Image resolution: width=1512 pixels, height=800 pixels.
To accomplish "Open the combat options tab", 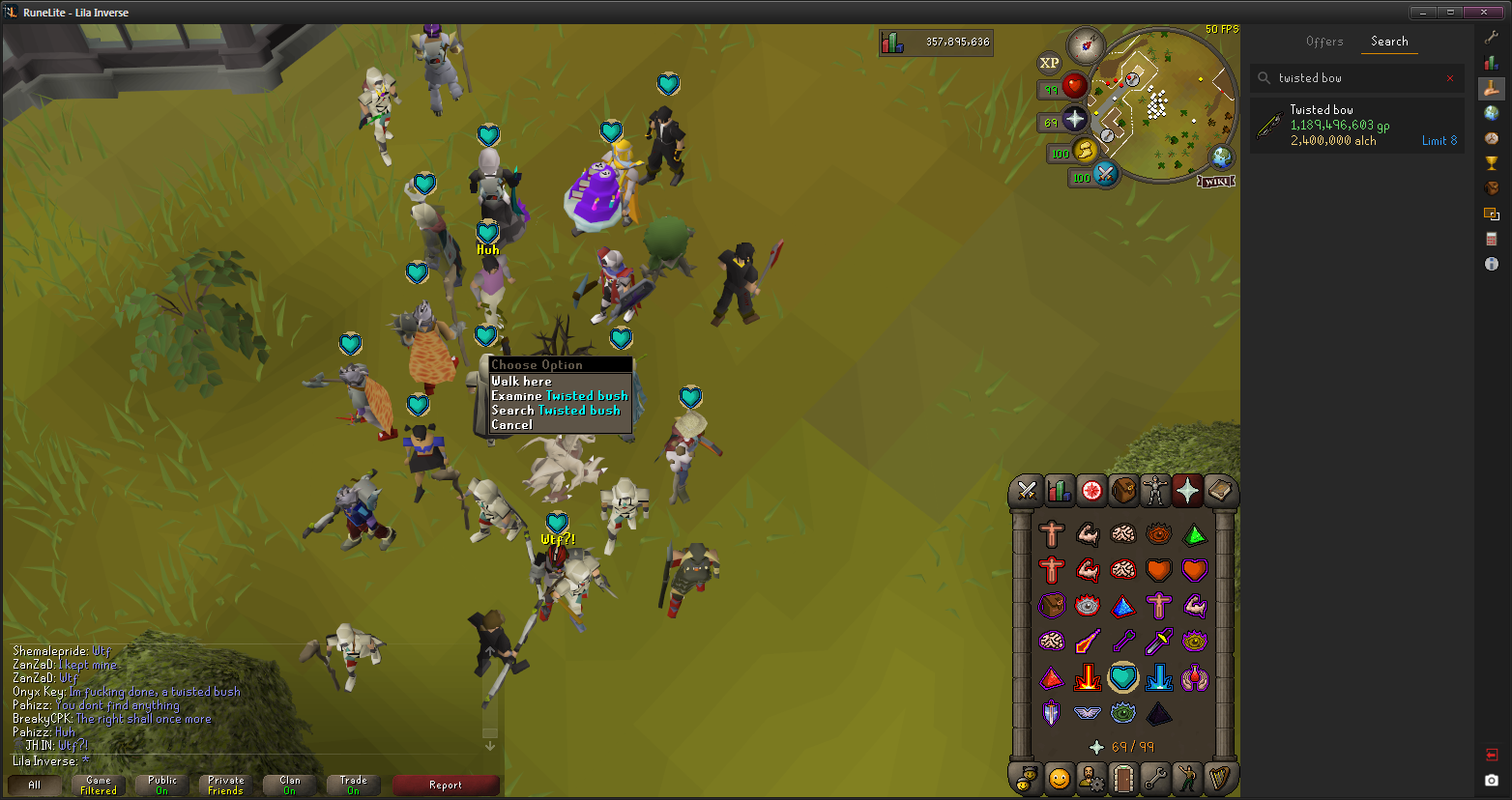I will (1027, 491).
